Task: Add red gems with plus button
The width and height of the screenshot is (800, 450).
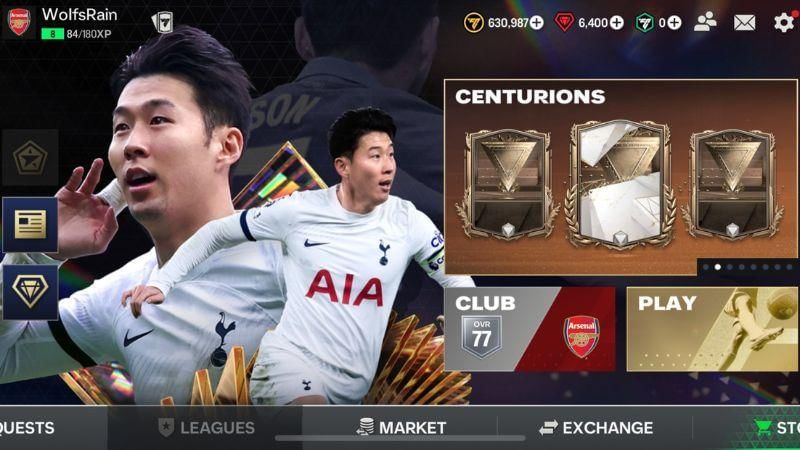Action: tap(616, 22)
